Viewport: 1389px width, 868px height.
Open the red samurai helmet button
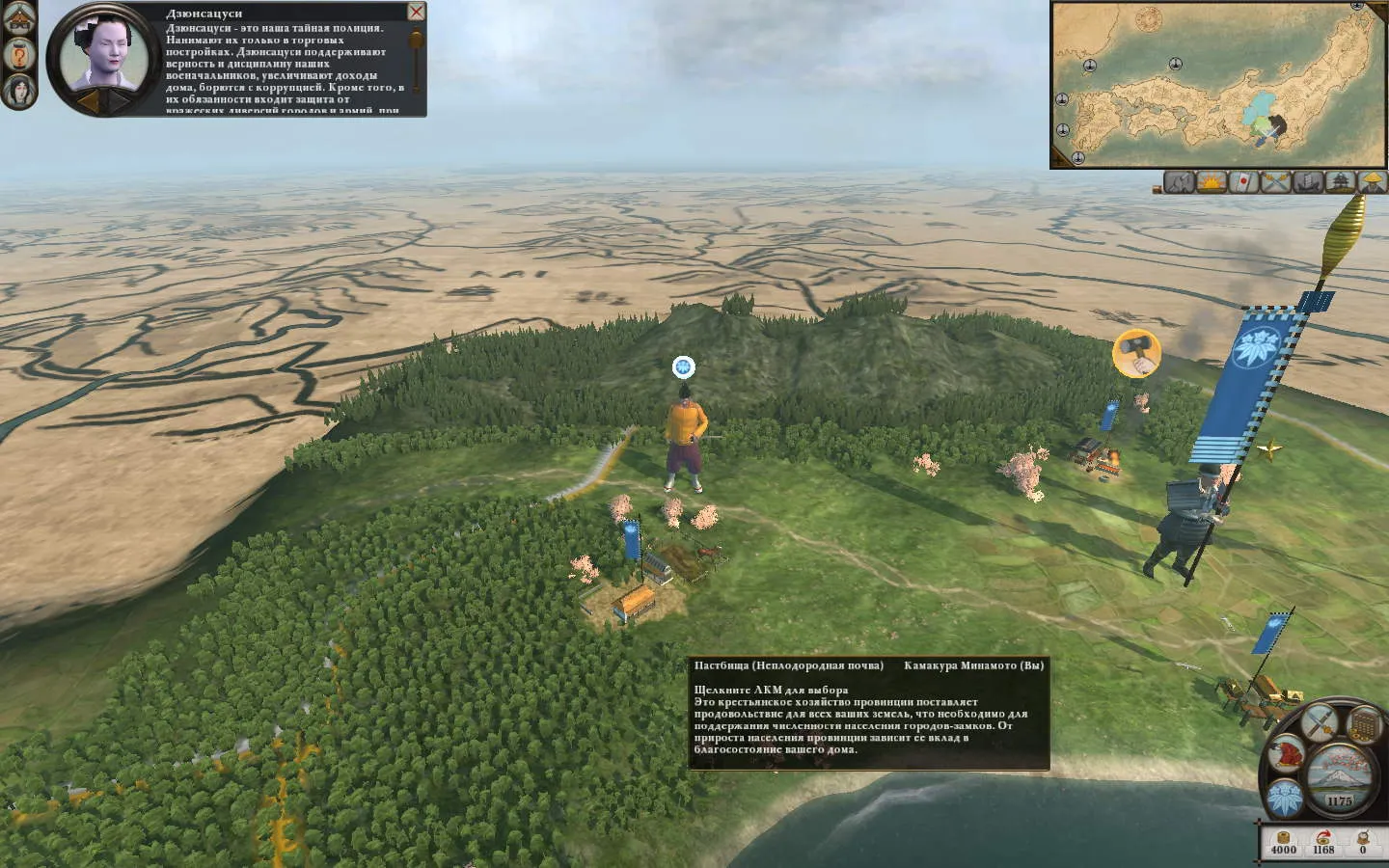pyautogui.click(x=1287, y=753)
